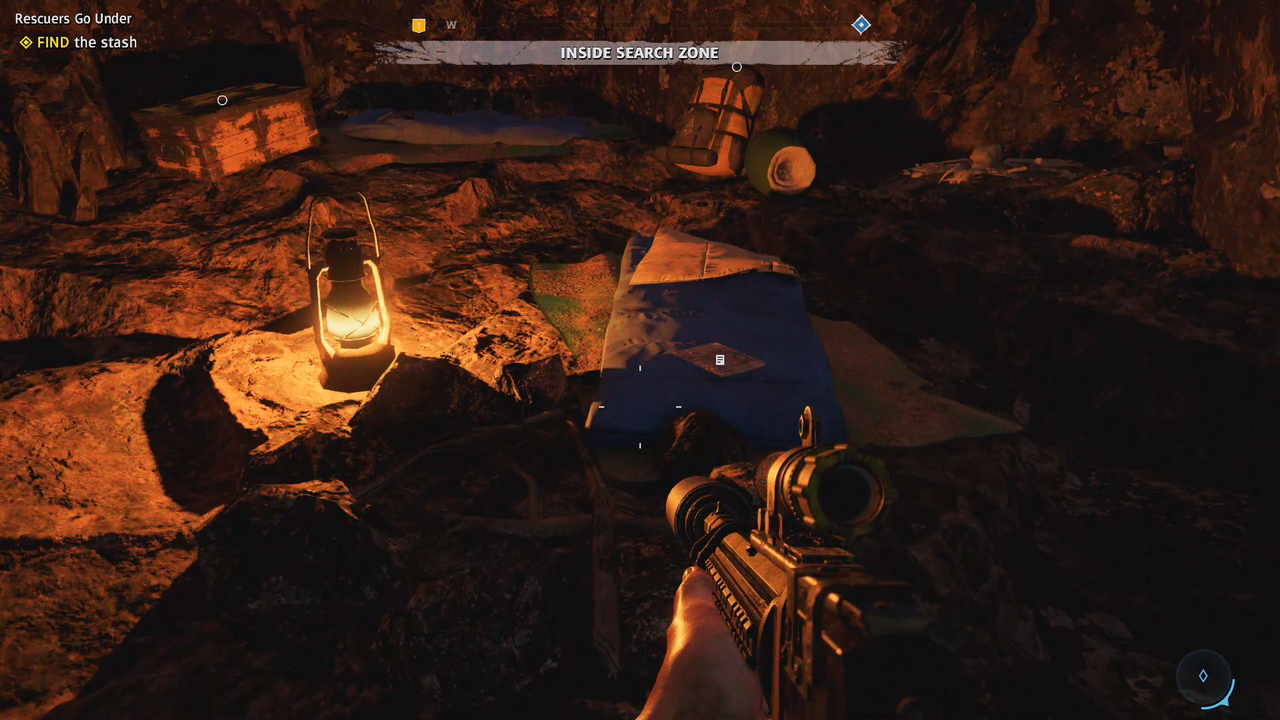Click the blue diamond marker on the compass
Viewport: 1280px width, 720px height.
(x=861, y=25)
